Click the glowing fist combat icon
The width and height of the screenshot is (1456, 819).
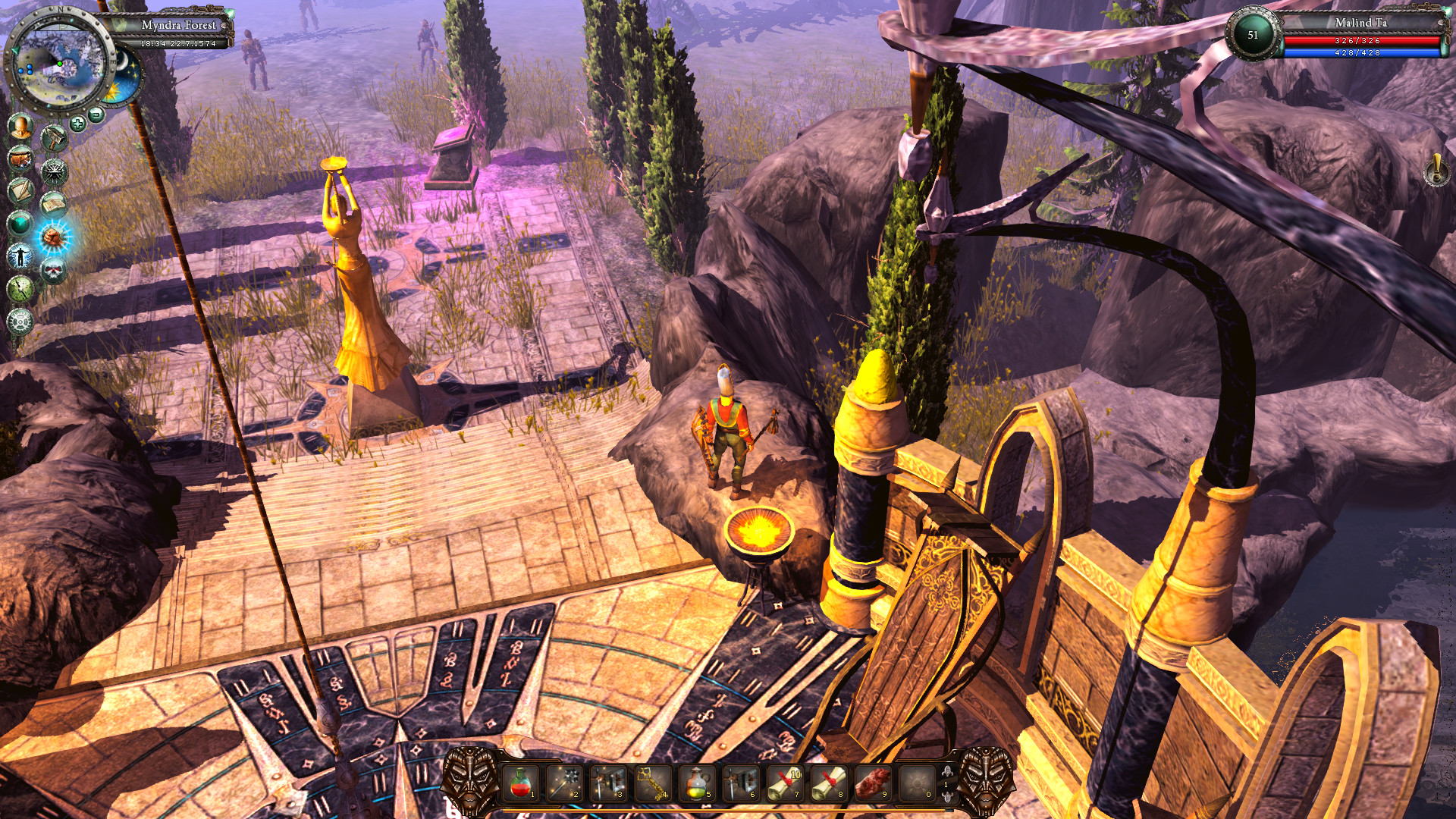[54, 237]
